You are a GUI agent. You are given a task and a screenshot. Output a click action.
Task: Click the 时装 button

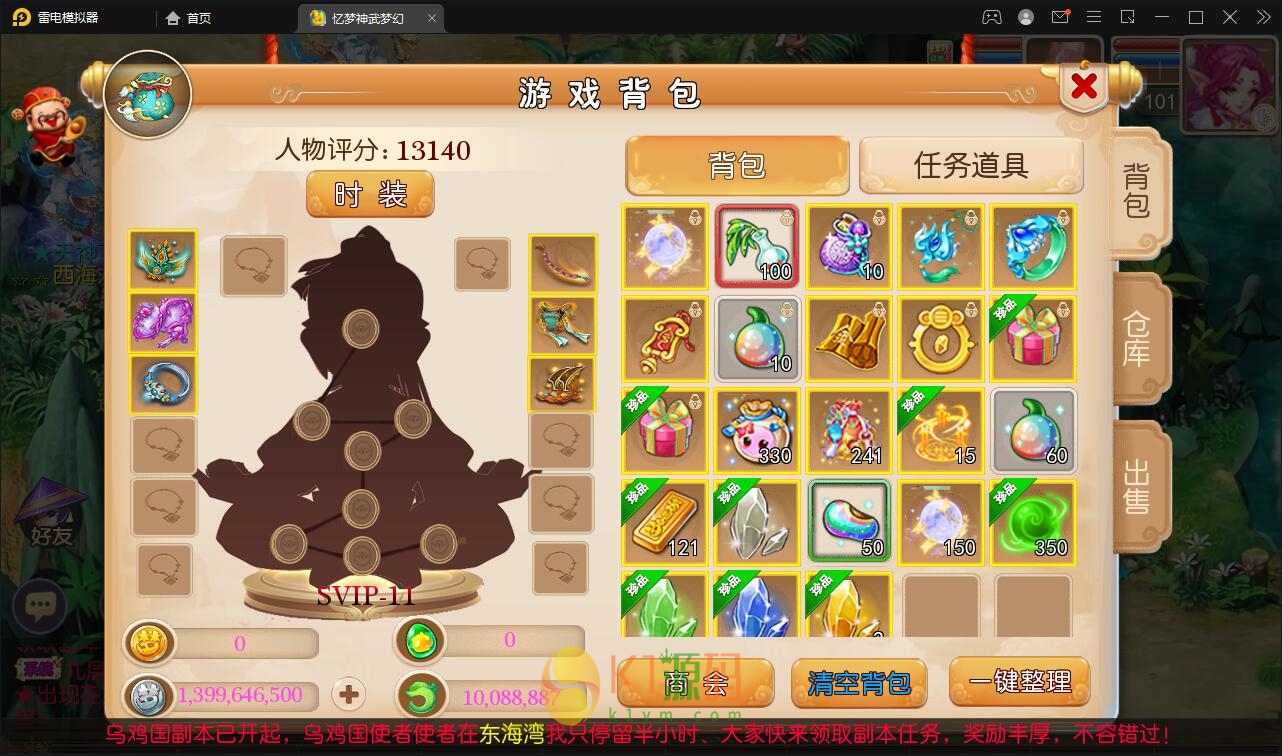(x=369, y=194)
